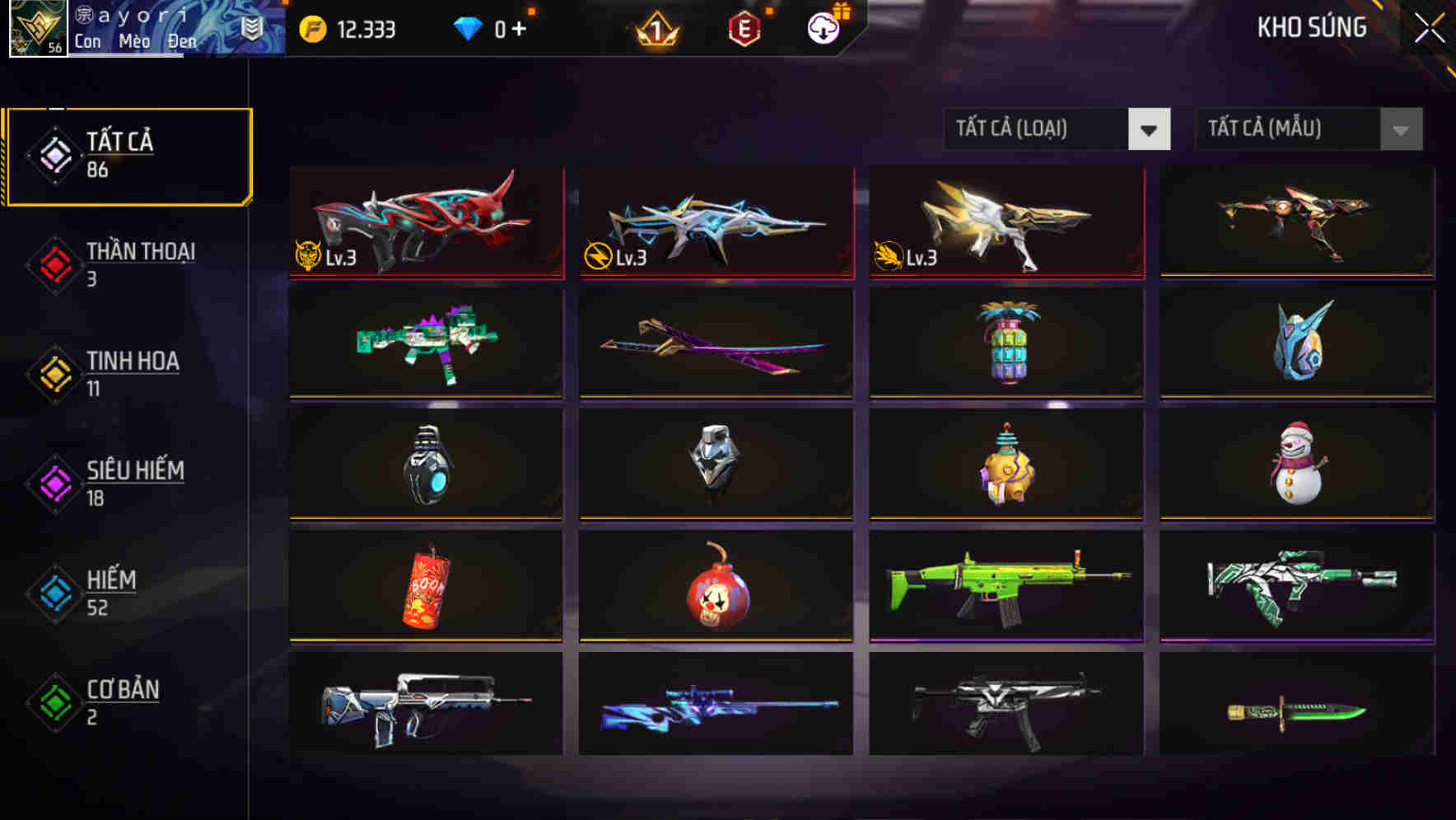Open the rank crown badge showing 1
Viewport: 1456px width, 820px height.
655,29
